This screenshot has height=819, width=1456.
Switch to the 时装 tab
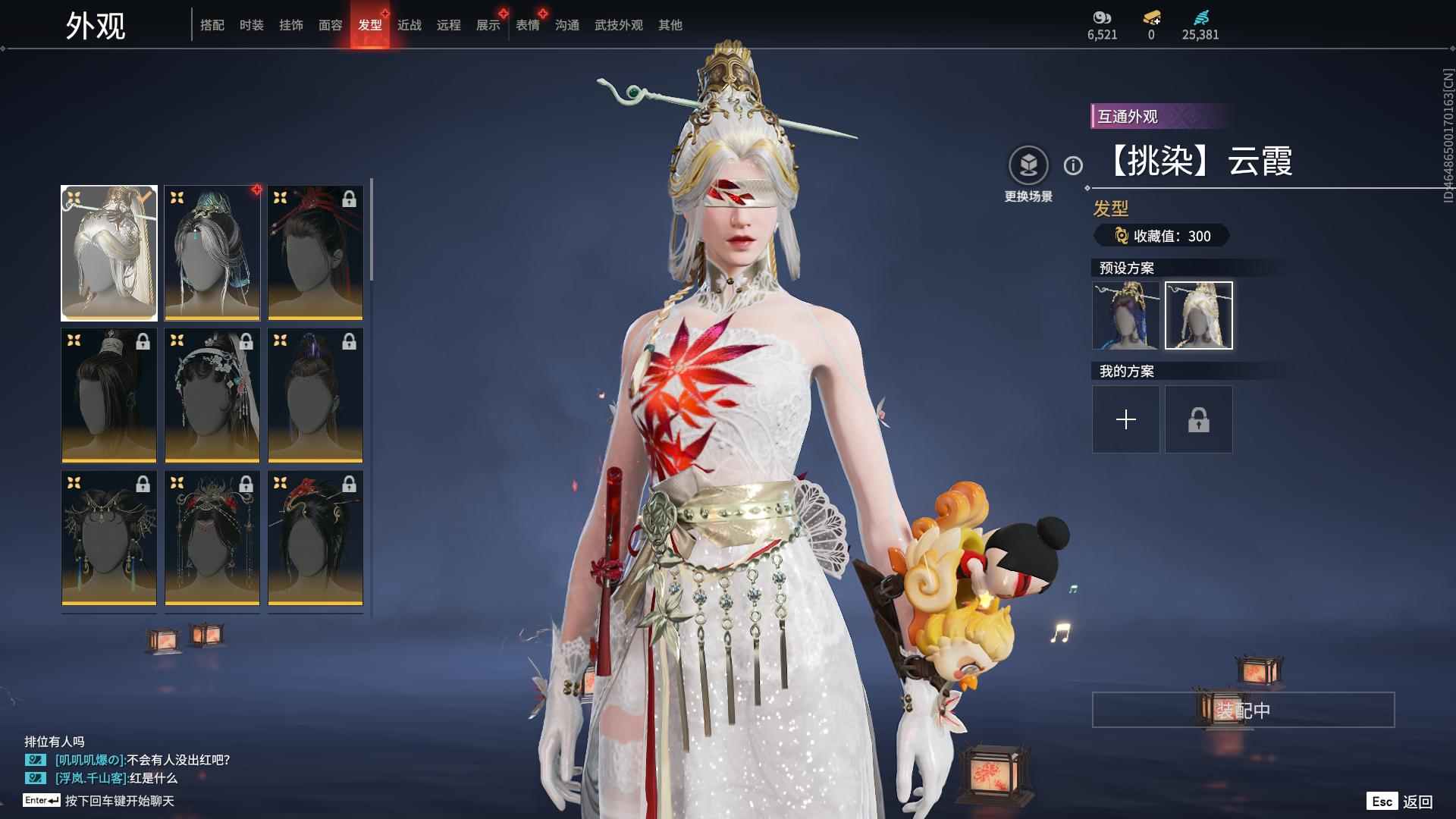point(251,25)
